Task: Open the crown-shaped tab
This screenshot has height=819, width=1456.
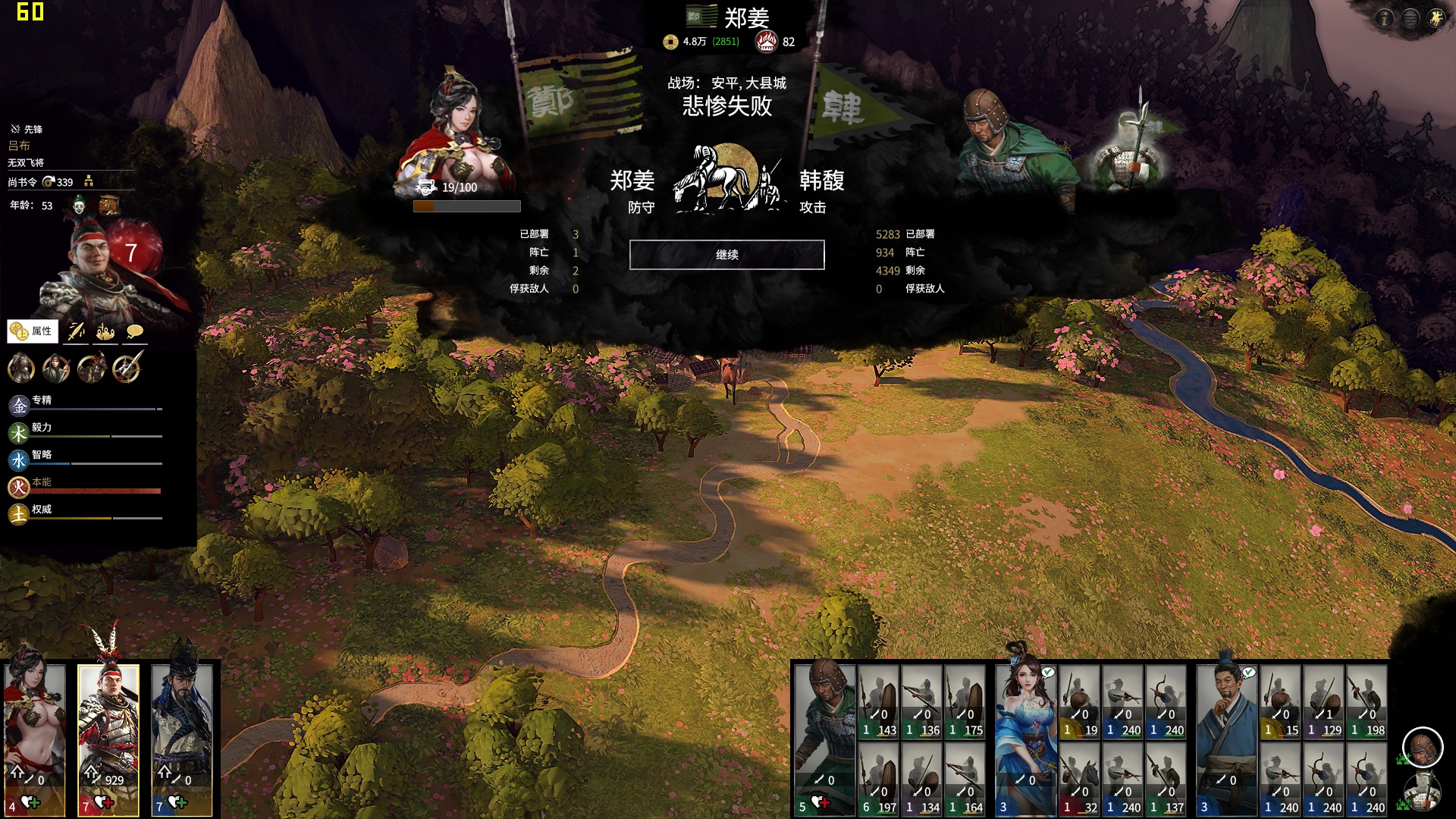Action: (105, 331)
